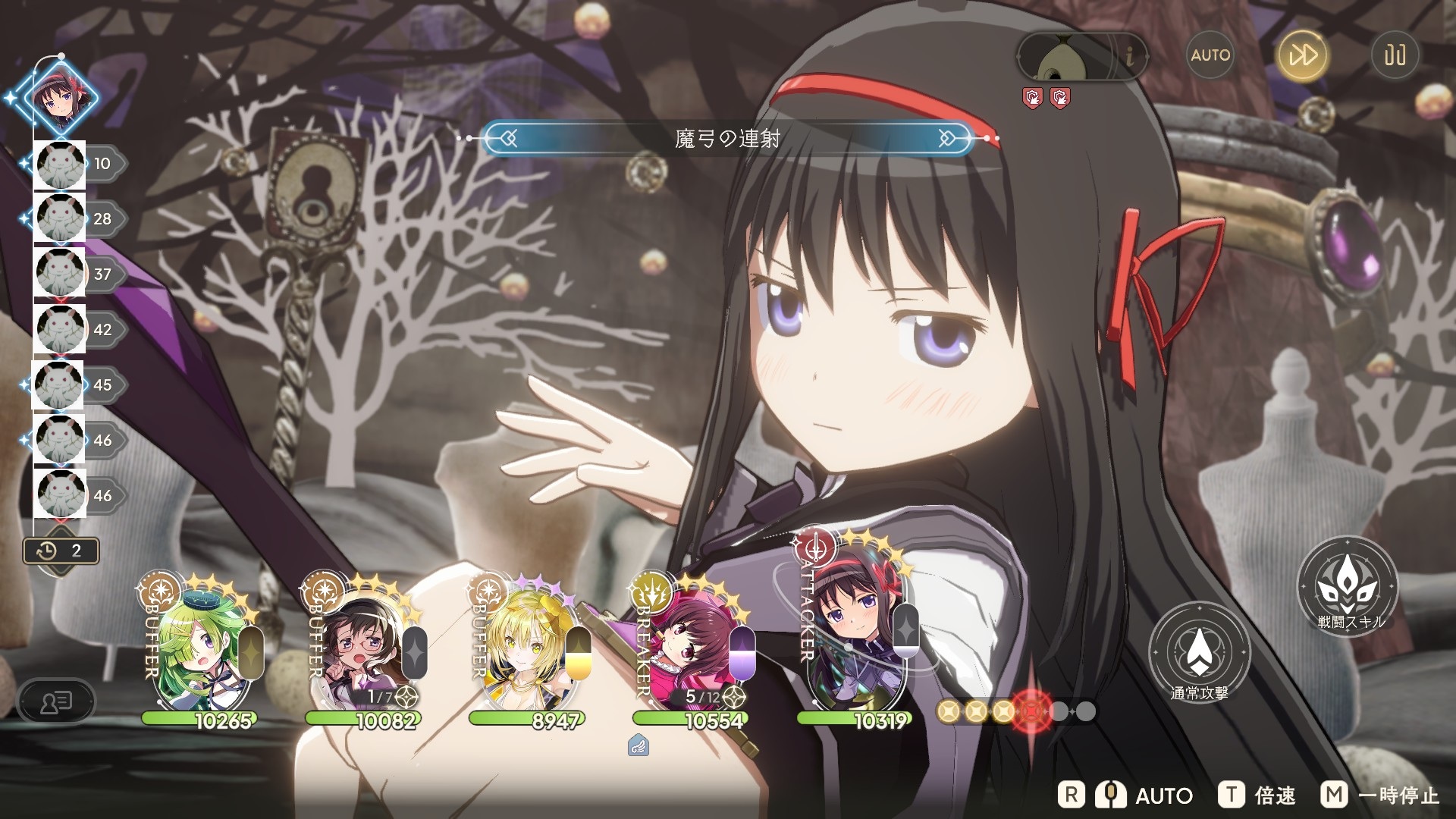The width and height of the screenshot is (1456, 819).
Task: Click the turn-order enemy with 10
Action: coord(61,164)
